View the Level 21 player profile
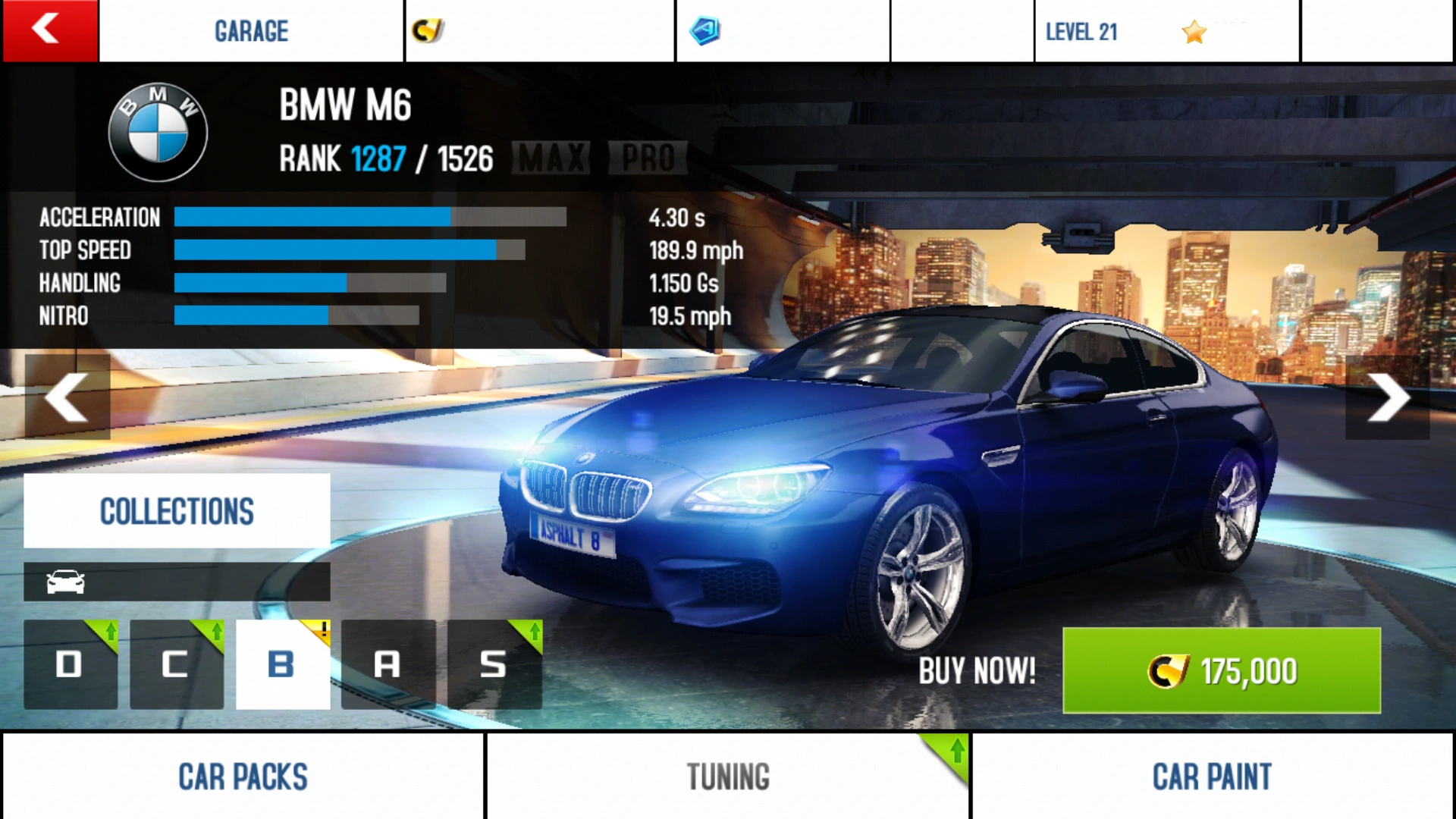Viewport: 1456px width, 819px height. [x=1166, y=31]
